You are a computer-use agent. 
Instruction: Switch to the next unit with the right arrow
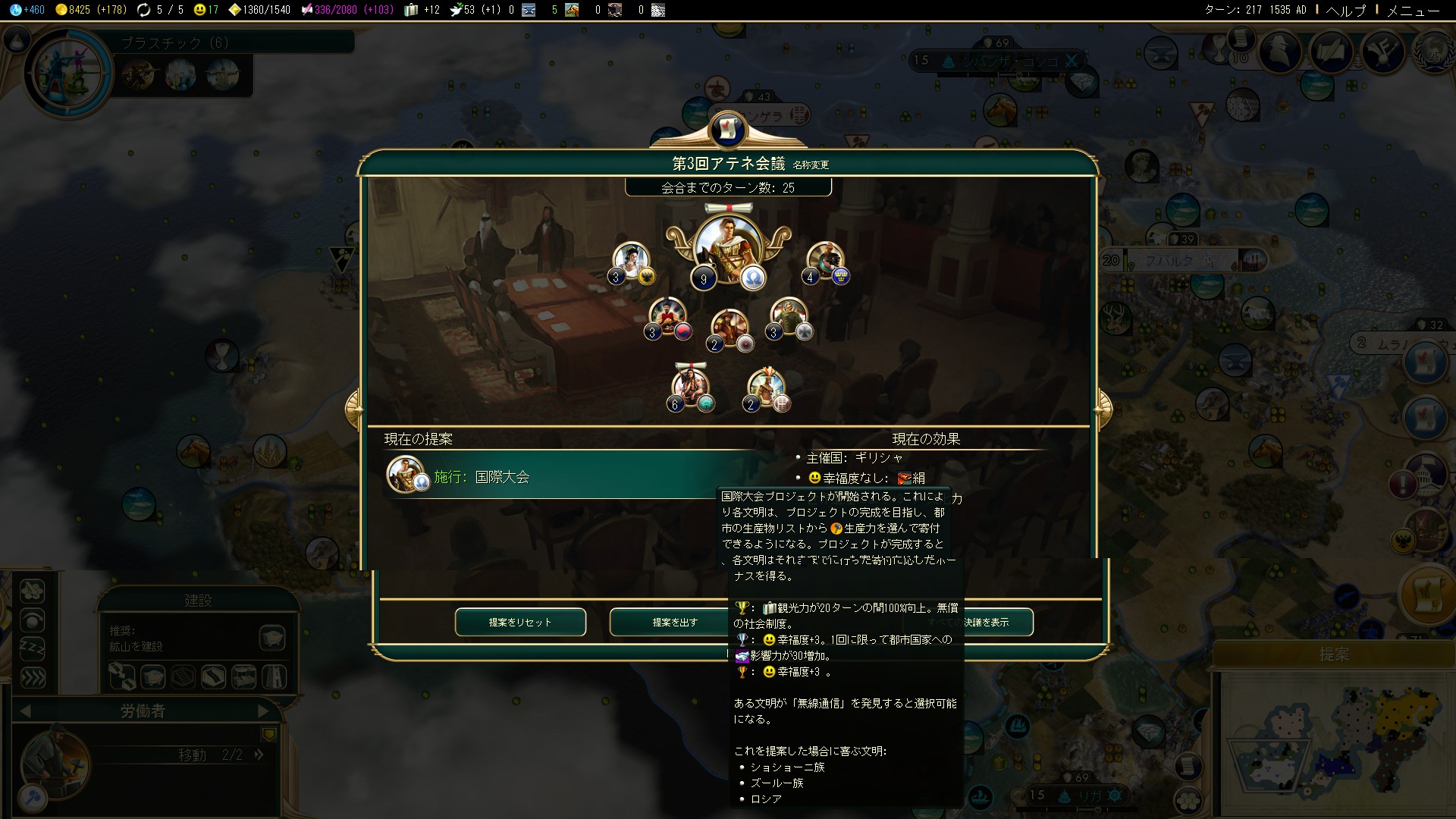pos(262,711)
